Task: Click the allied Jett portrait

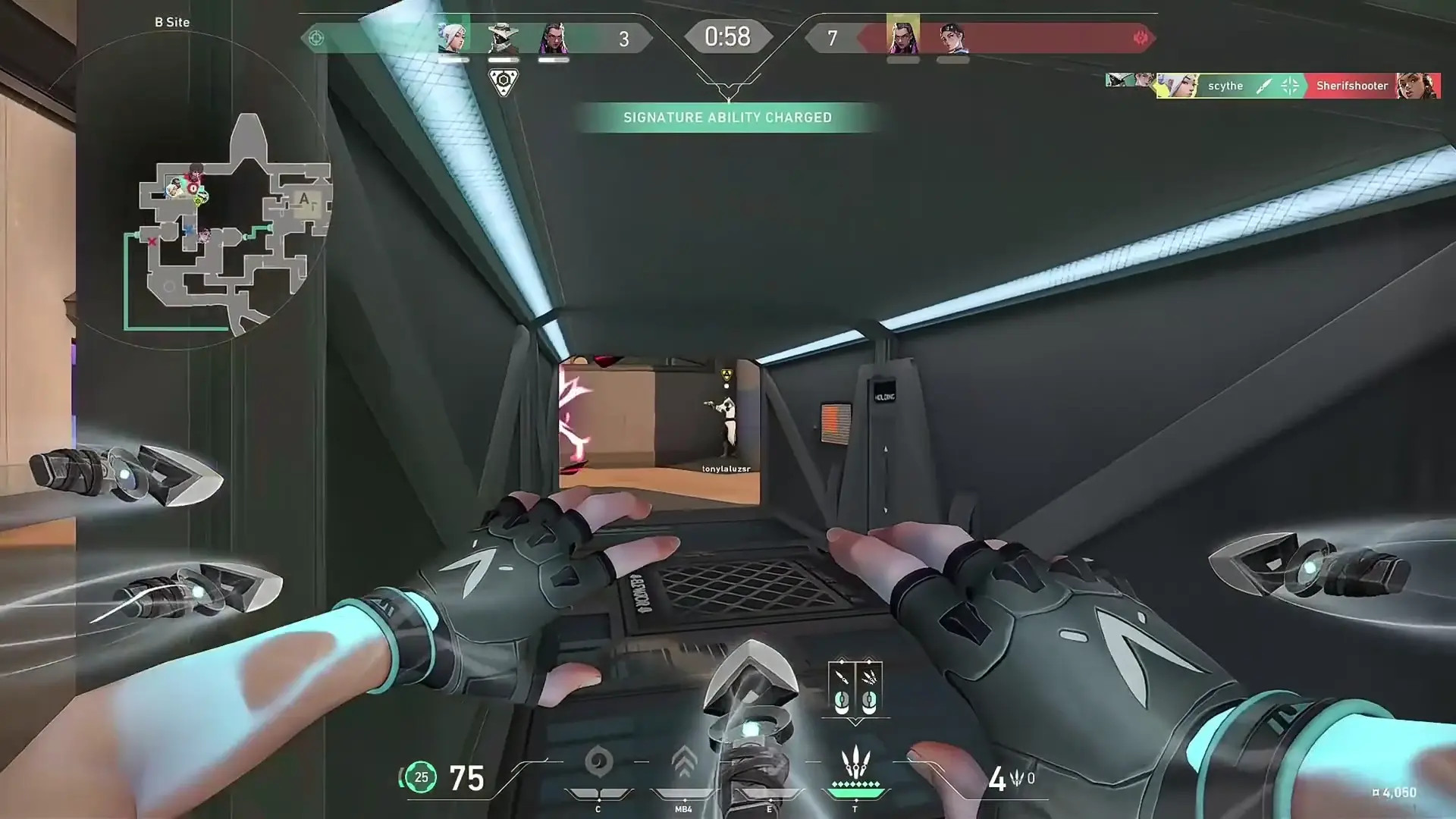Action: pyautogui.click(x=453, y=37)
